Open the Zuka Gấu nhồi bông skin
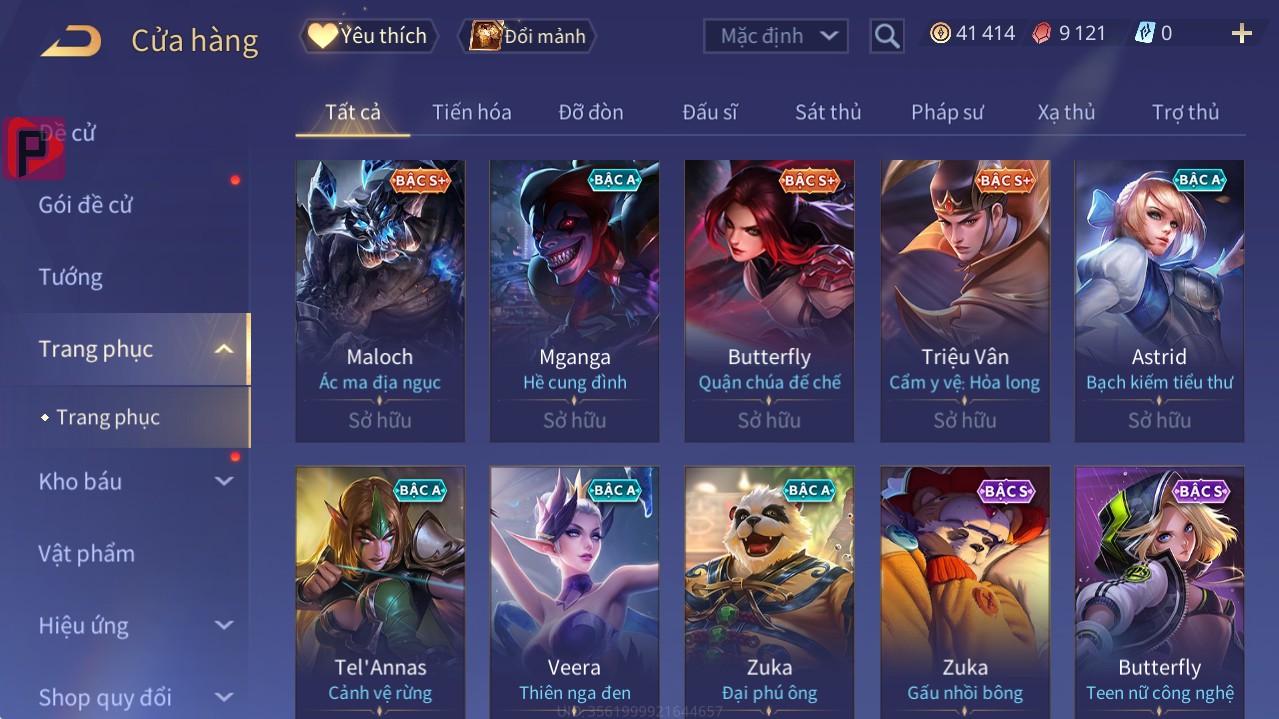Image resolution: width=1279 pixels, height=719 pixels. [964, 590]
